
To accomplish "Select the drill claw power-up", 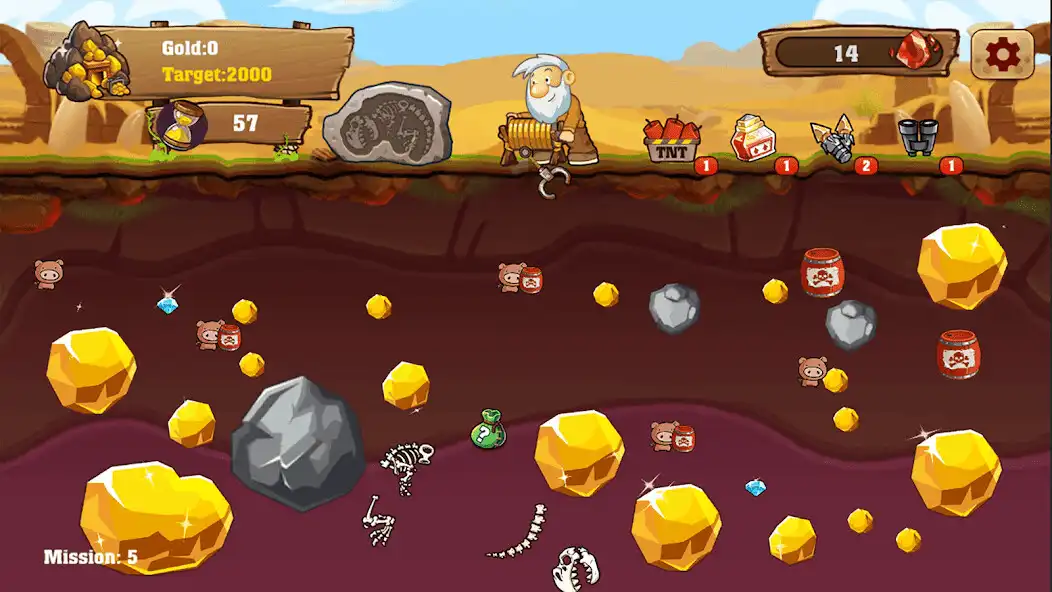I will coord(836,140).
